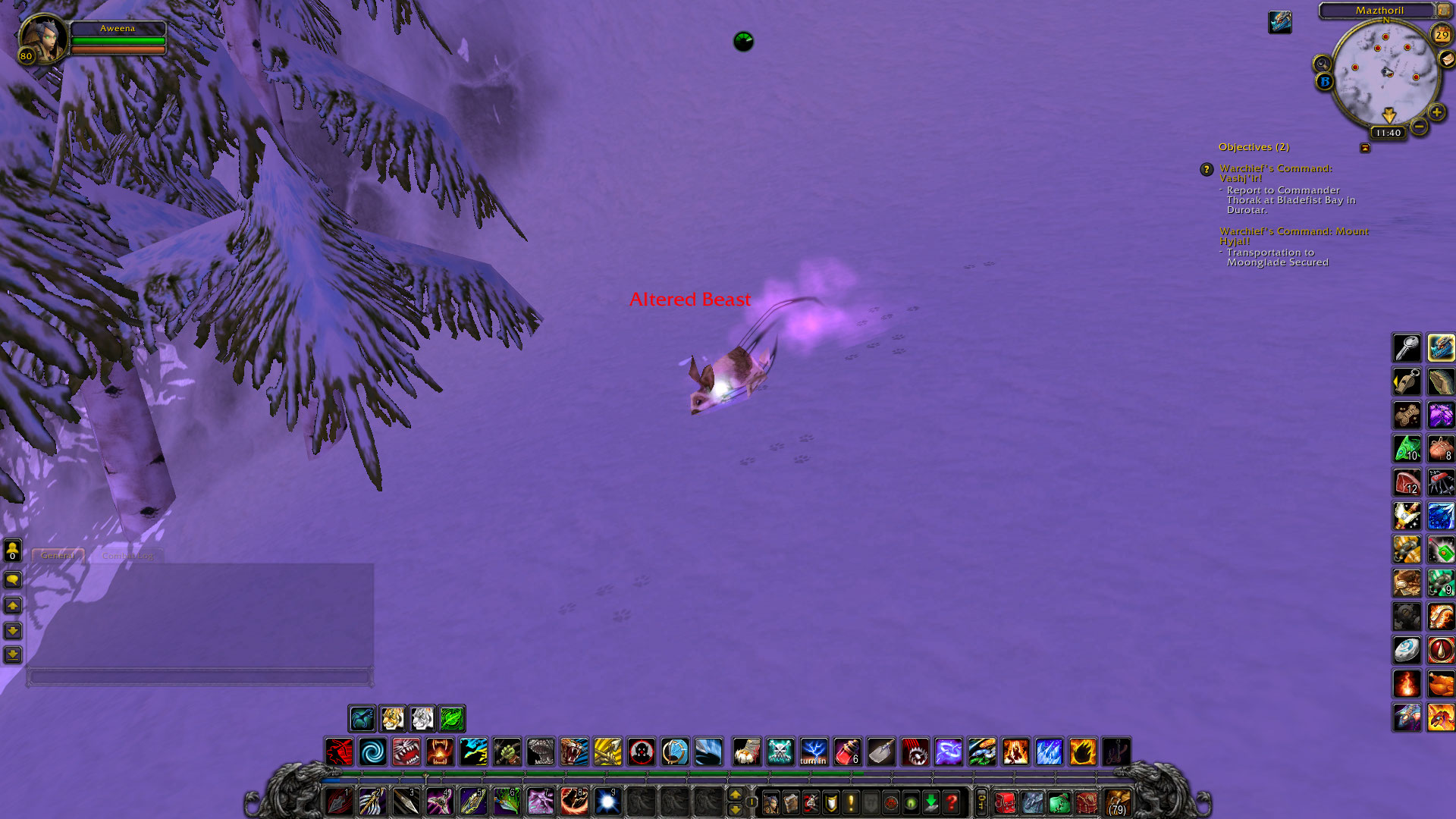
Task: Toggle auto-attack with red sword icon
Action: pyautogui.click(x=339, y=751)
